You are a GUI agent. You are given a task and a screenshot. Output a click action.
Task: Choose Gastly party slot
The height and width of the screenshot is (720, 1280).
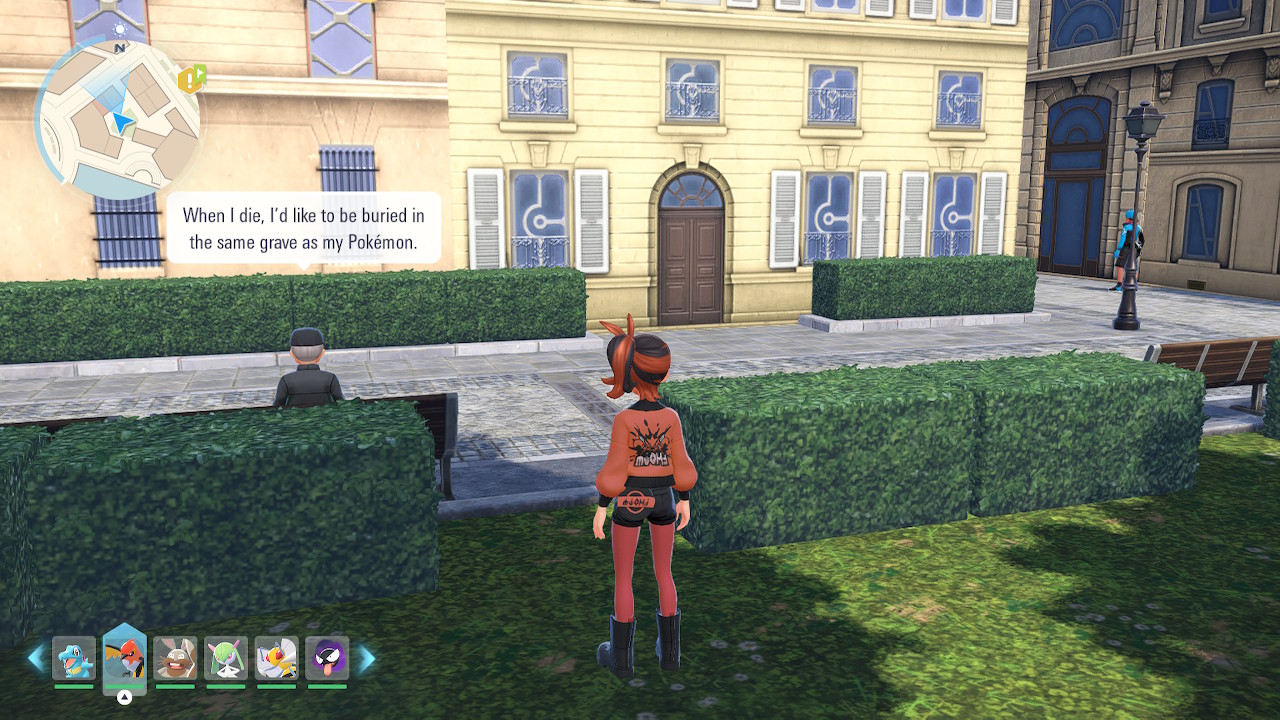point(327,658)
